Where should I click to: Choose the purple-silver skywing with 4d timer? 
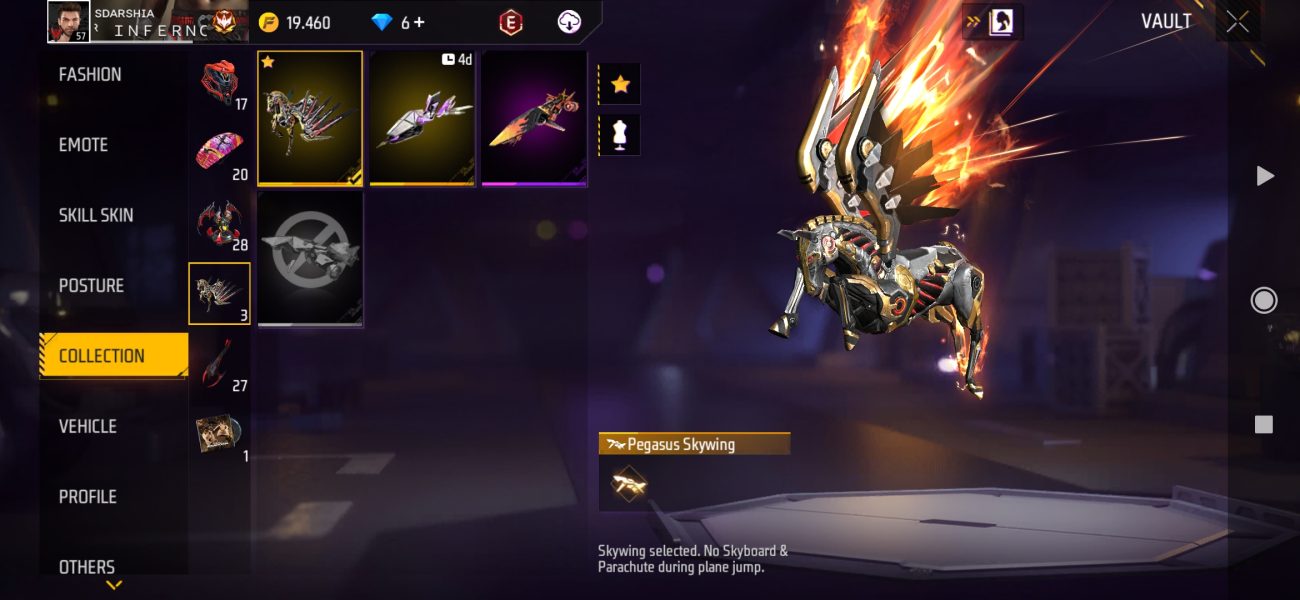(422, 118)
